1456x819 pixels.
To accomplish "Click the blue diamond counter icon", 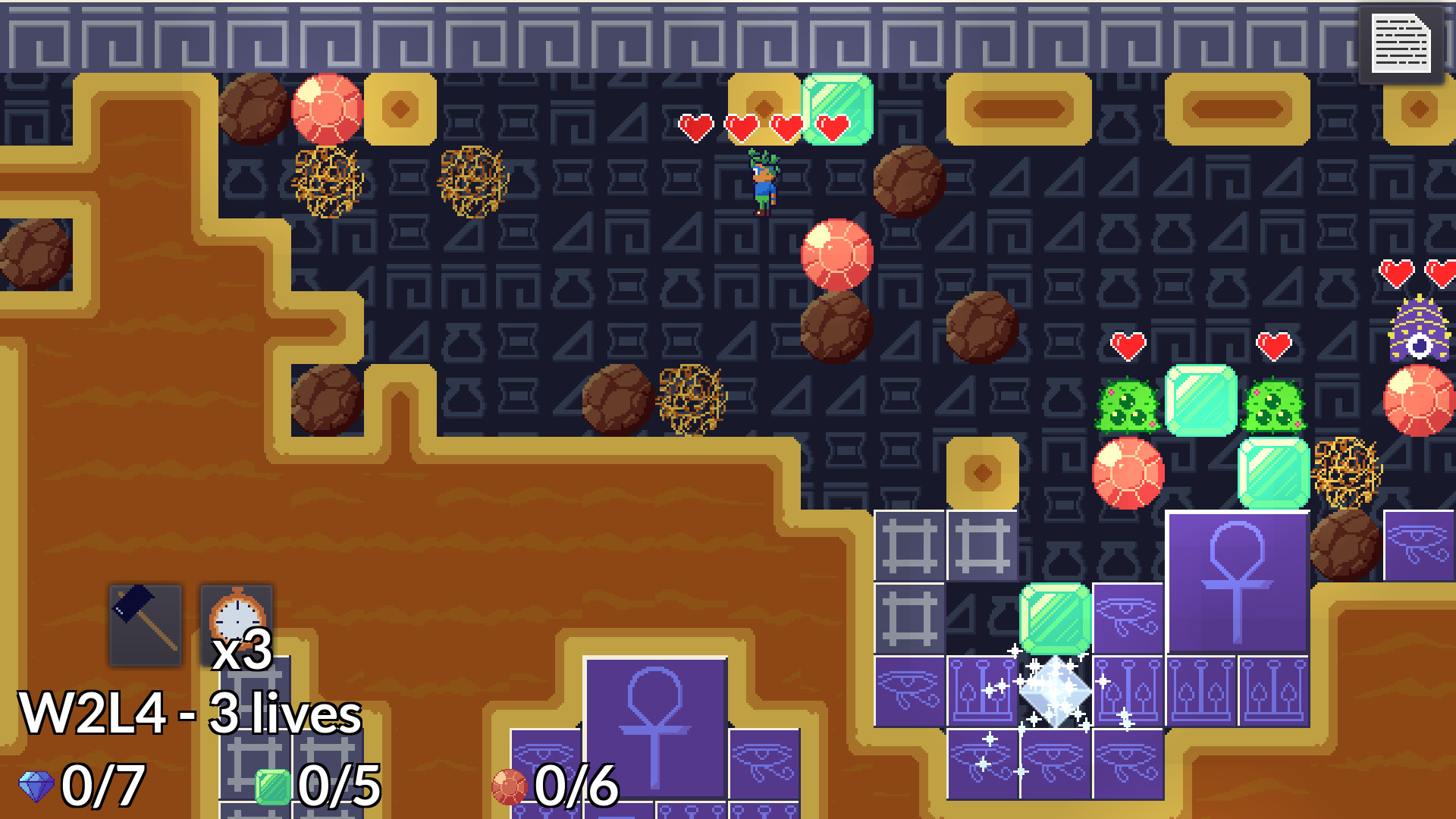I will (38, 785).
